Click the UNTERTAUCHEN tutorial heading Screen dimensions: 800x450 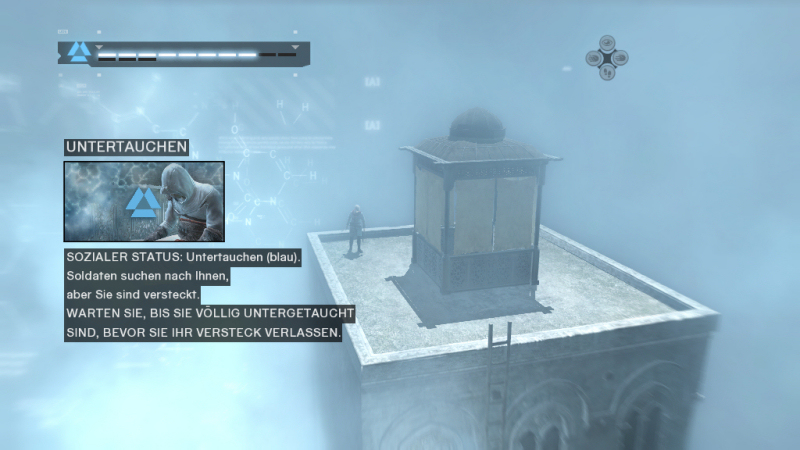[x=127, y=147]
